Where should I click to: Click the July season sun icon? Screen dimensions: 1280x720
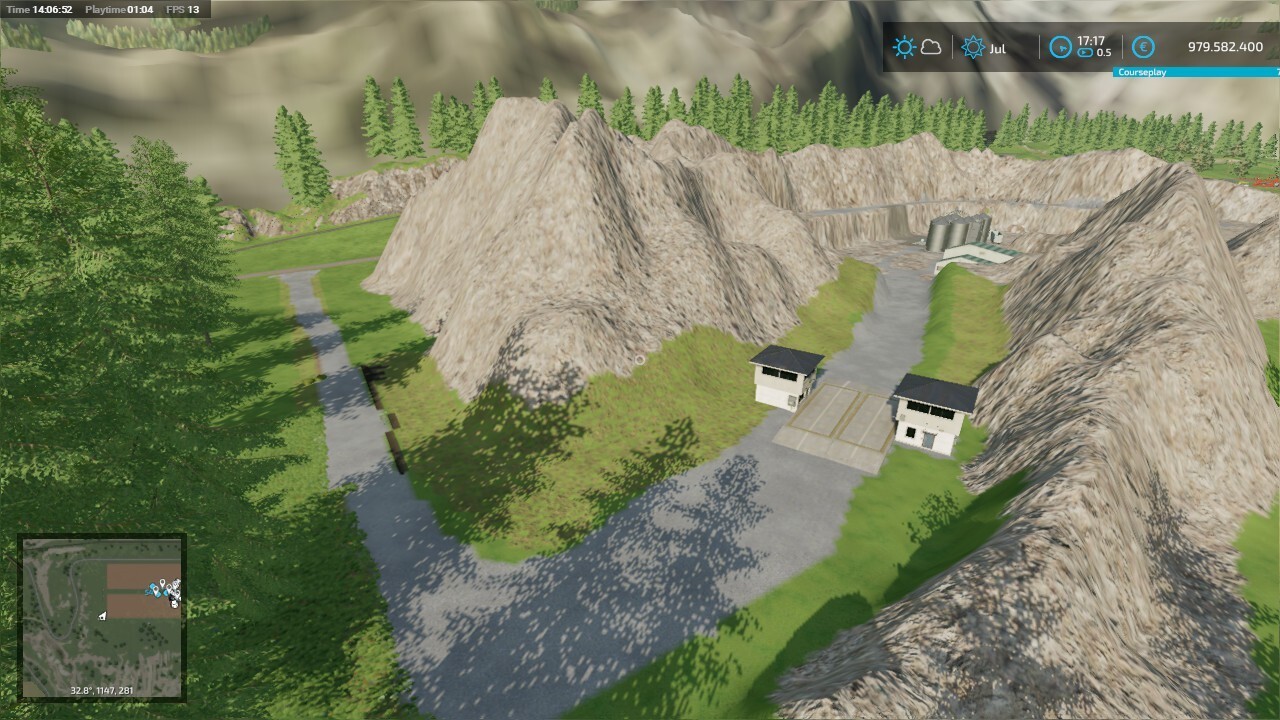click(x=972, y=47)
